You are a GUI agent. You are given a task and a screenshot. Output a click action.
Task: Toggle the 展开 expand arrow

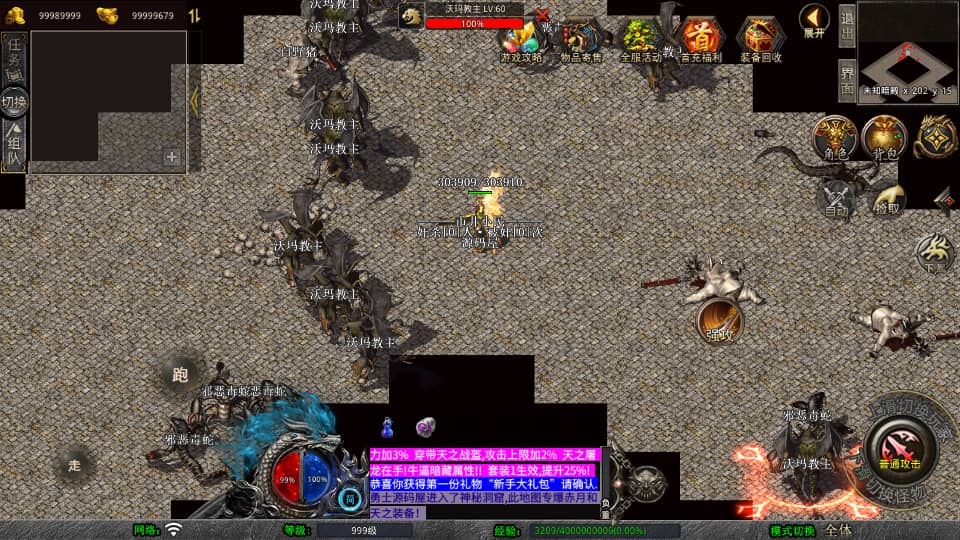pyautogui.click(x=814, y=20)
